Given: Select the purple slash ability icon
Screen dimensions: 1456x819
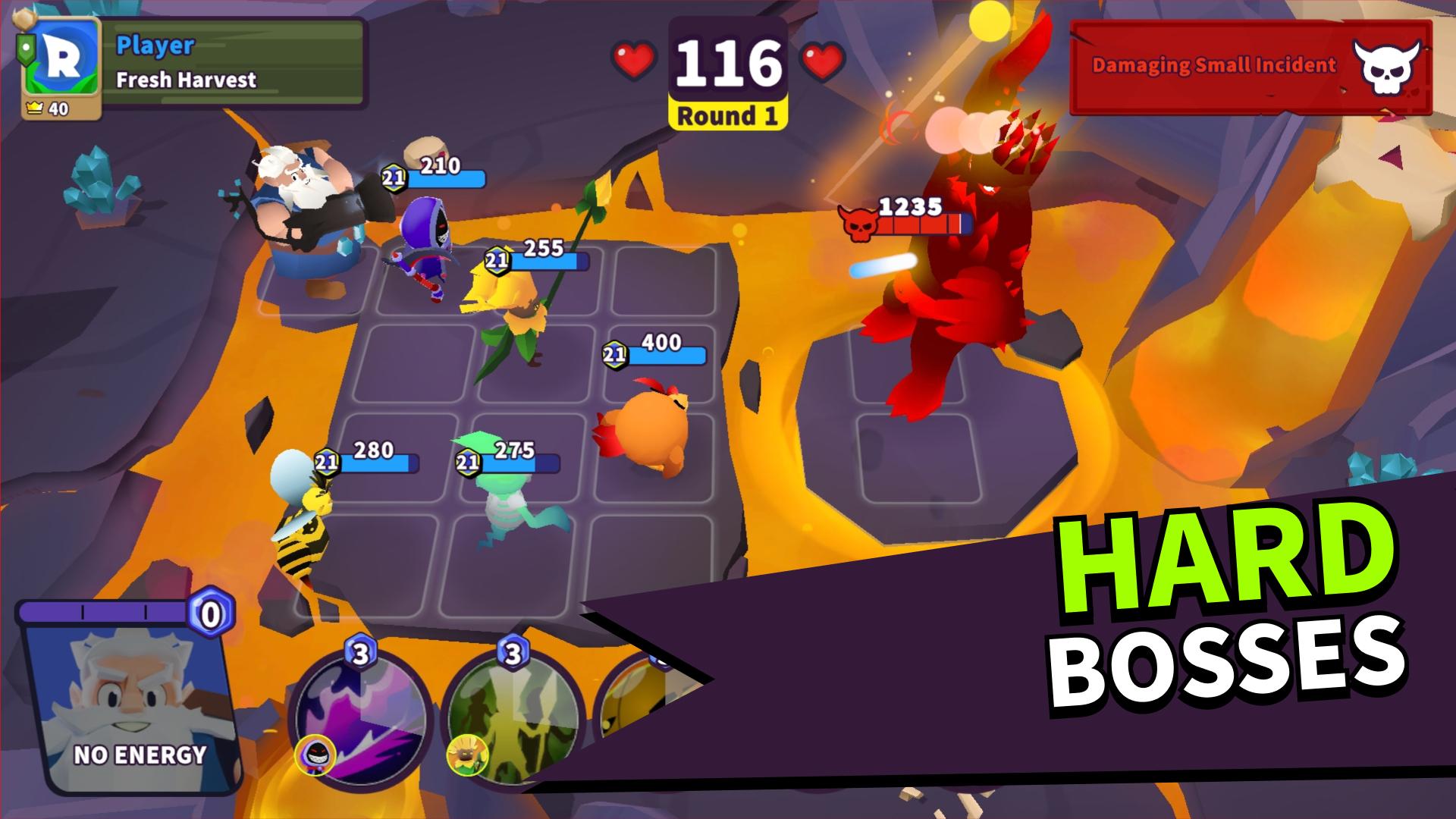Looking at the screenshot, I should [361, 720].
